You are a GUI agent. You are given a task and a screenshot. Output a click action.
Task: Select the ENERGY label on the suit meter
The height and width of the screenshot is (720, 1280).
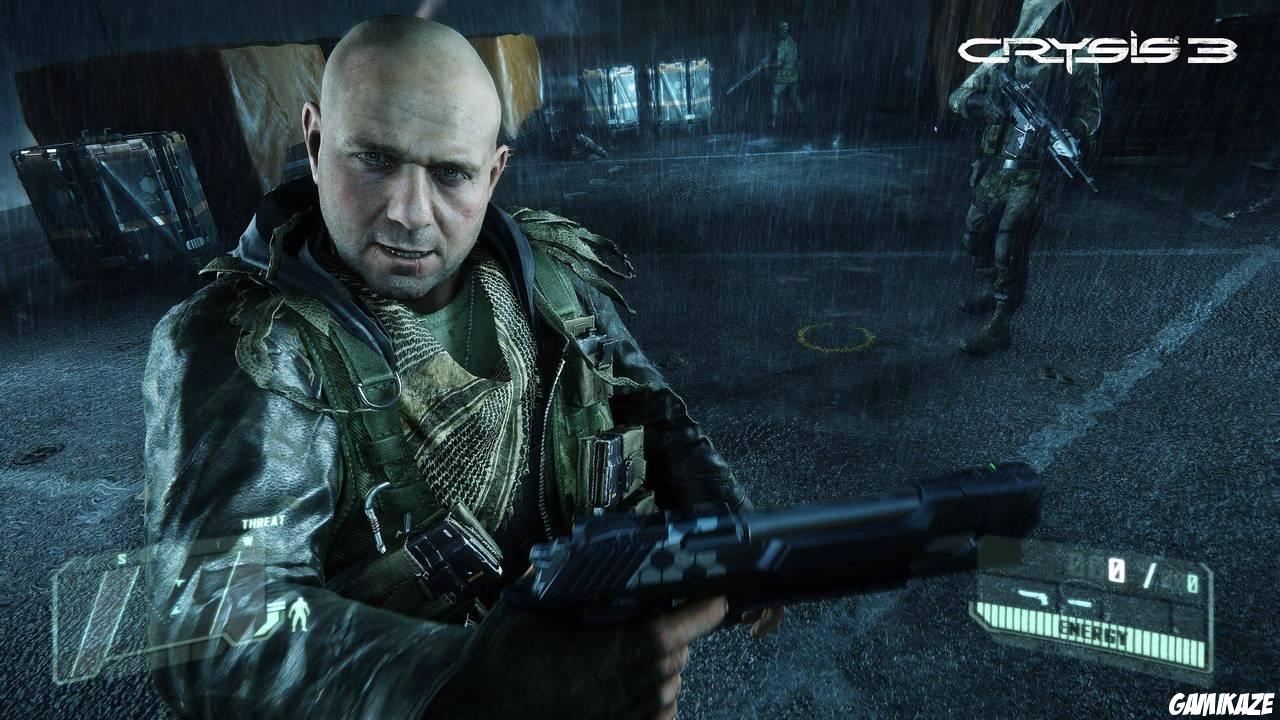pos(1094,629)
